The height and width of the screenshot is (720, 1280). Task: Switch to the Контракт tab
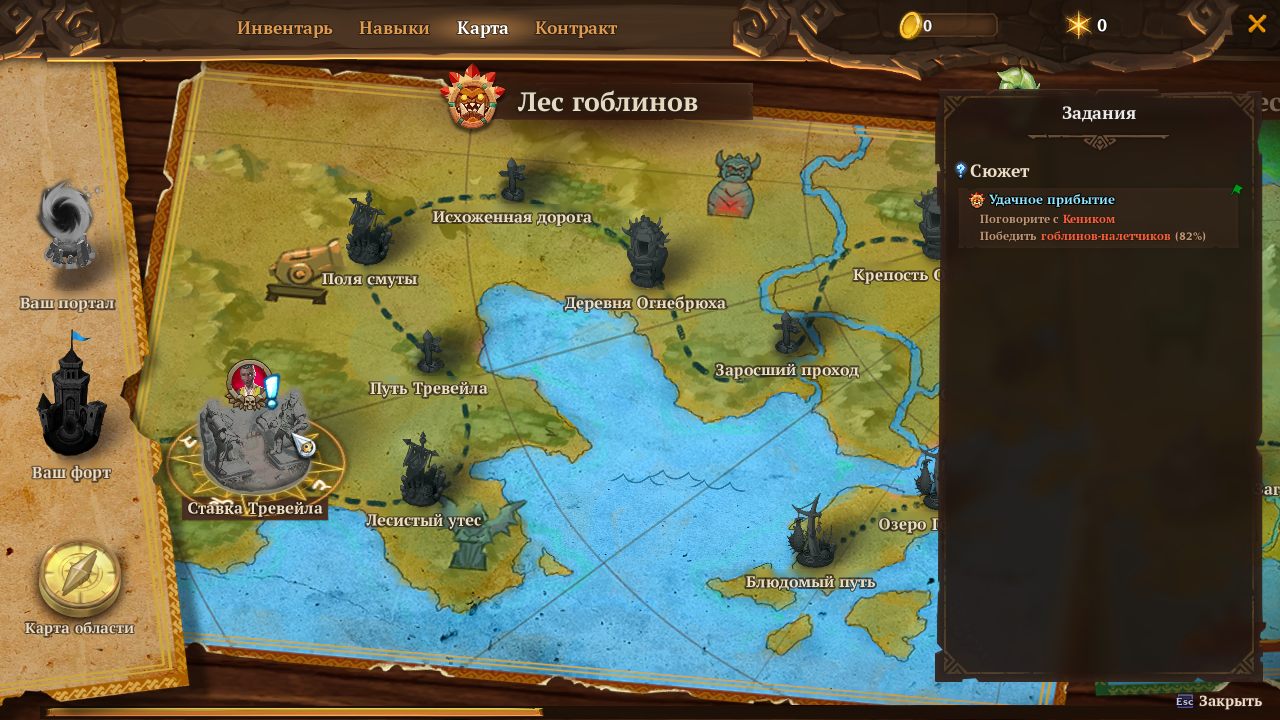coord(576,28)
